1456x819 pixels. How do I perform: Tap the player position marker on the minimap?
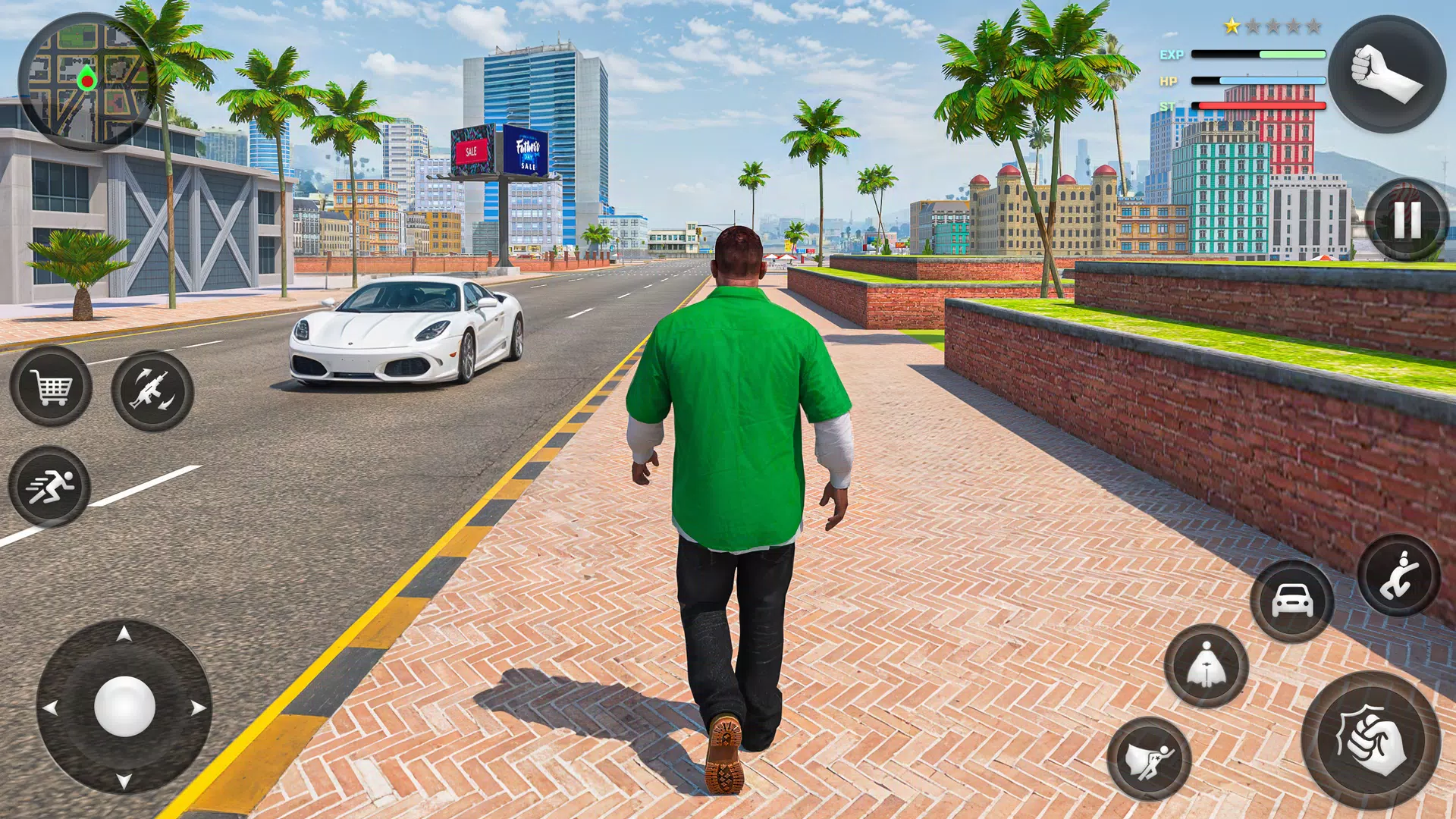(87, 77)
